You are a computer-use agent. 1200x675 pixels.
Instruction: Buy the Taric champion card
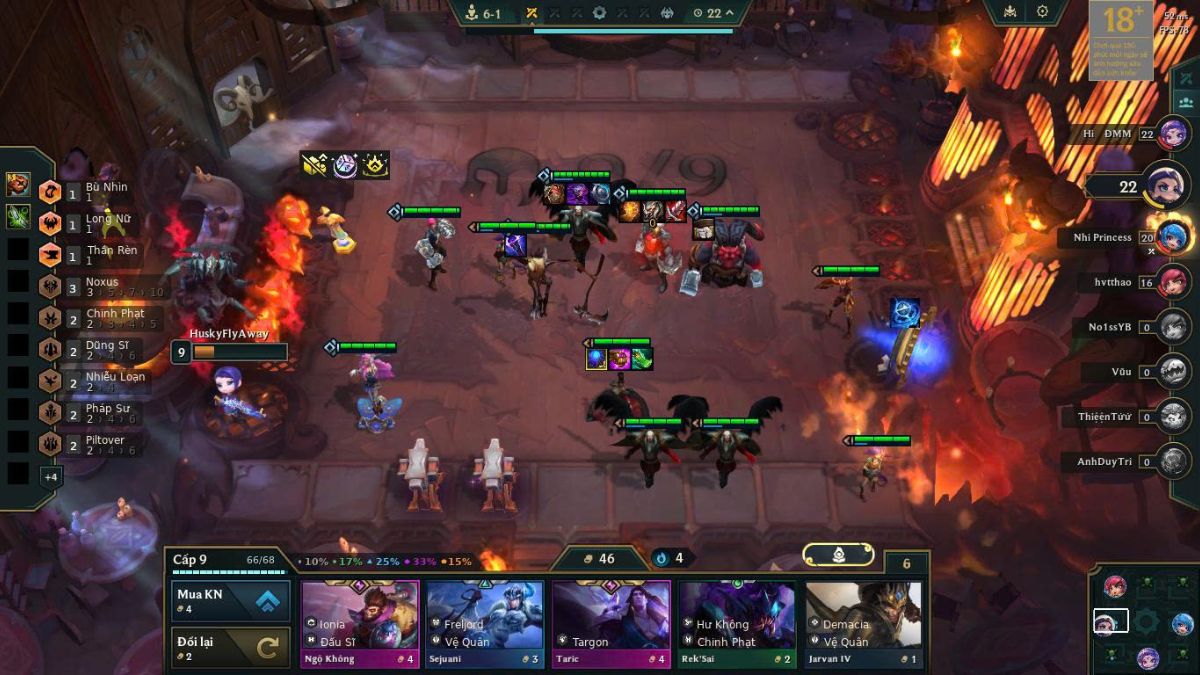point(611,624)
